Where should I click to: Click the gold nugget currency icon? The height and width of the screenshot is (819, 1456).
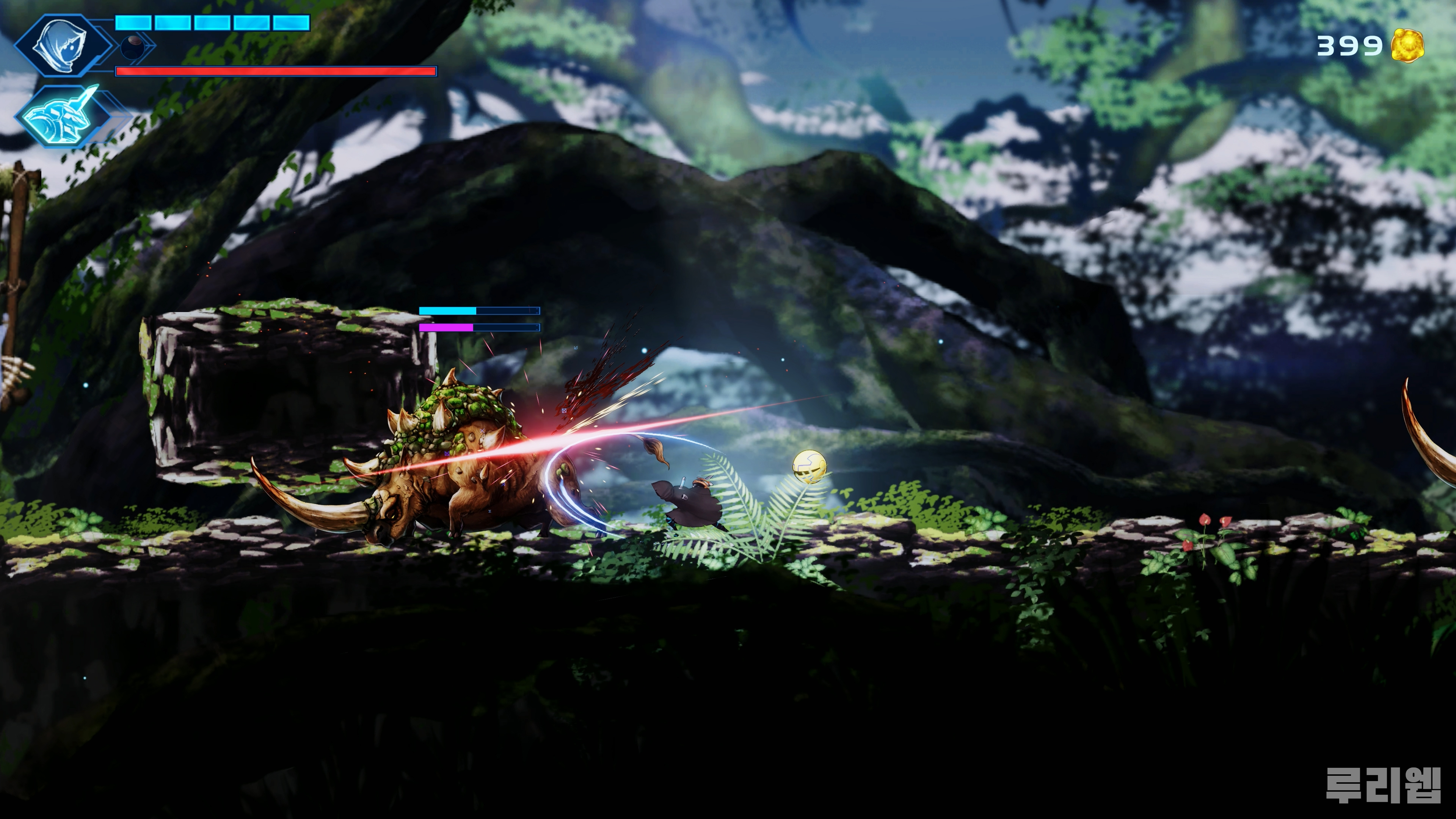(x=1407, y=46)
